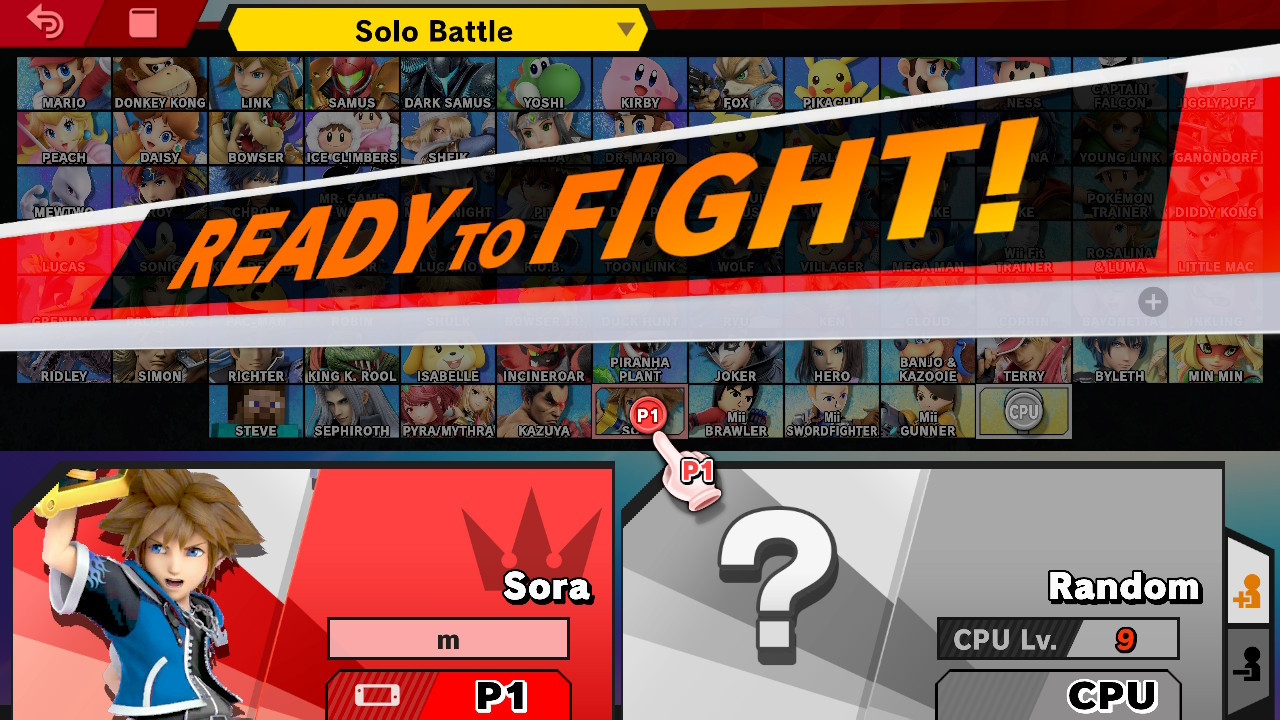Open the Solo Battle mode dropdown
The image size is (1280, 720).
coord(435,30)
